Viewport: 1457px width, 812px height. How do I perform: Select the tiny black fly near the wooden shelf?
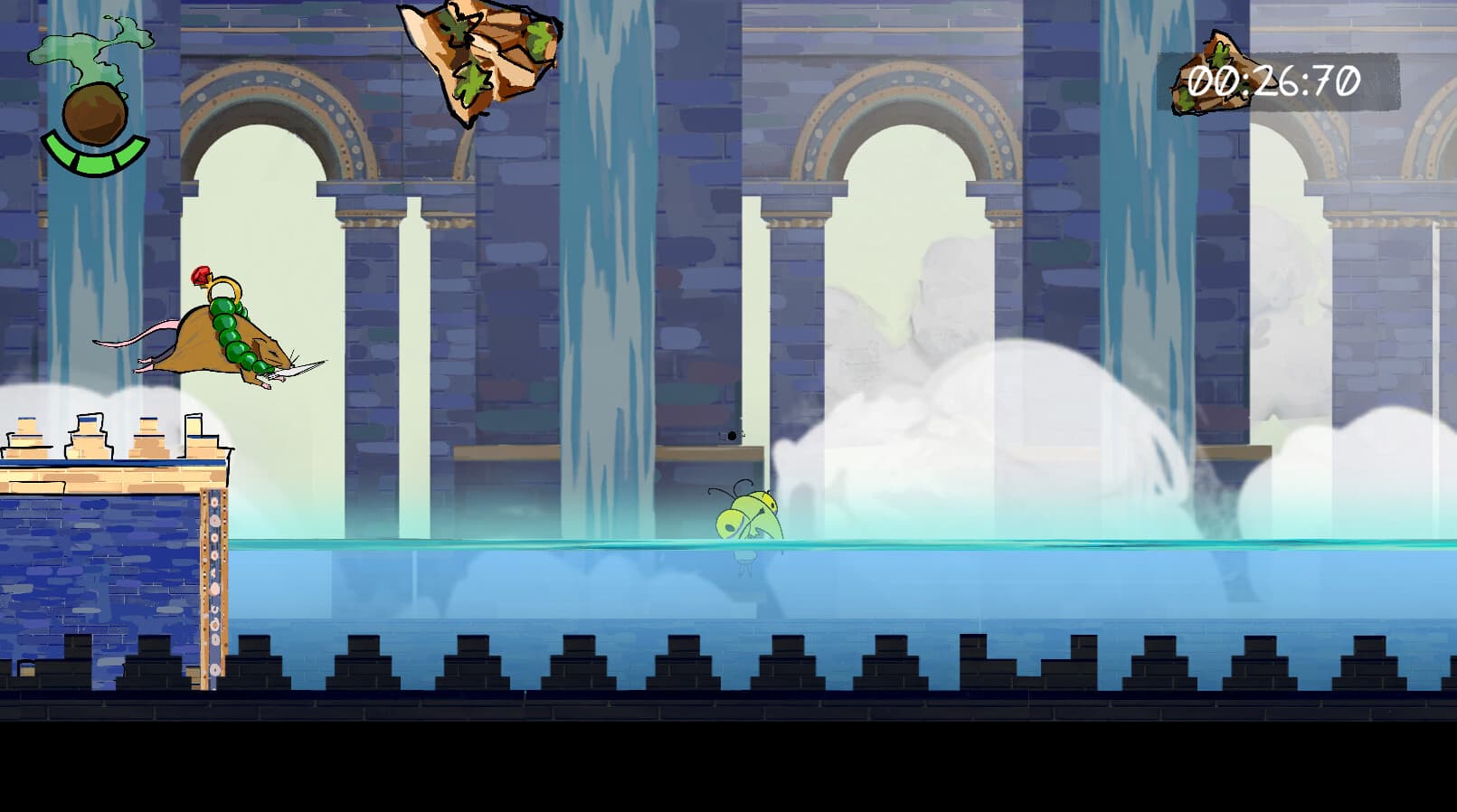click(729, 436)
